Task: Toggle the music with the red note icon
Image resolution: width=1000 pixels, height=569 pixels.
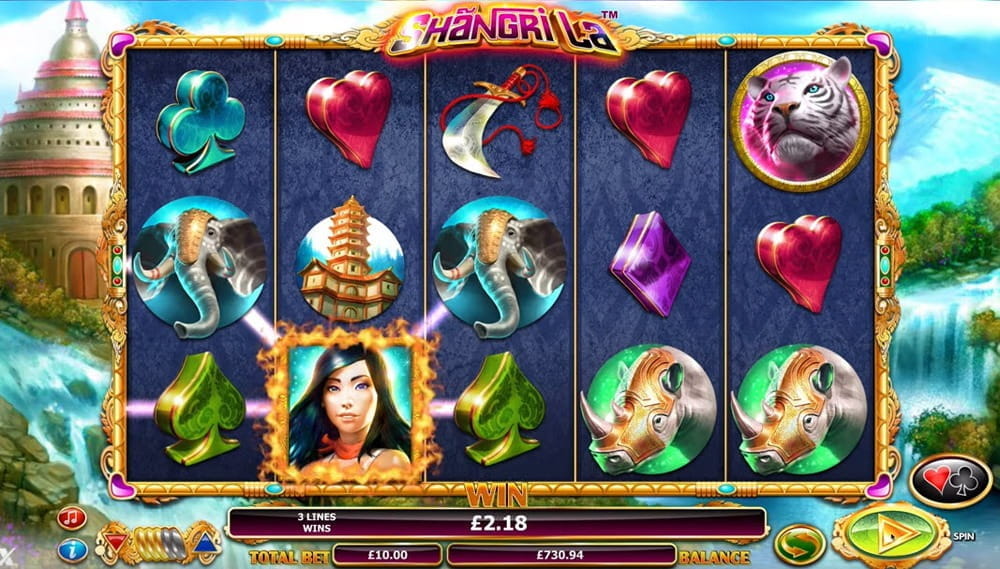Action: pos(71,518)
